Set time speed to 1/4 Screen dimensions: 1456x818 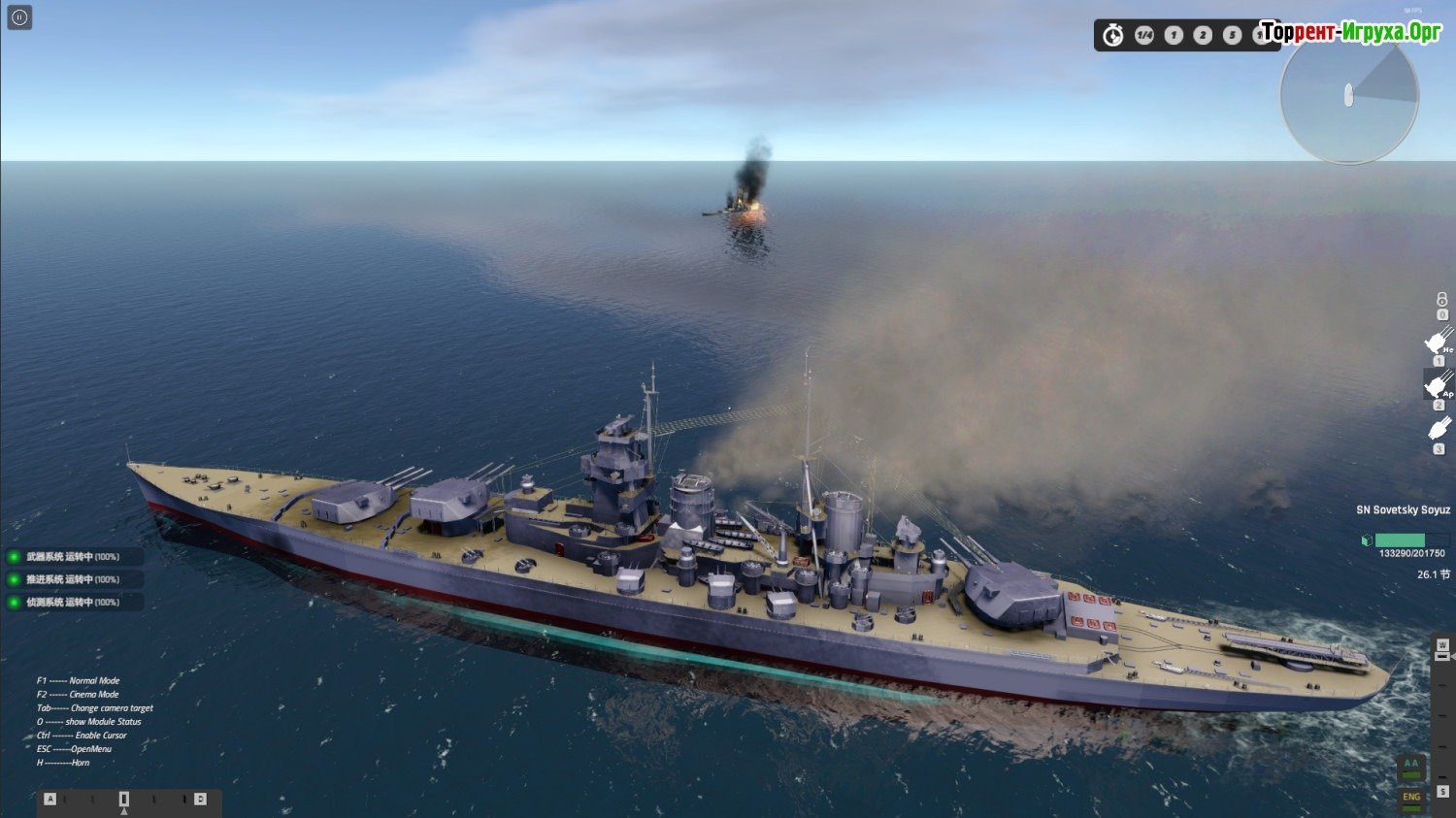[x=1144, y=35]
